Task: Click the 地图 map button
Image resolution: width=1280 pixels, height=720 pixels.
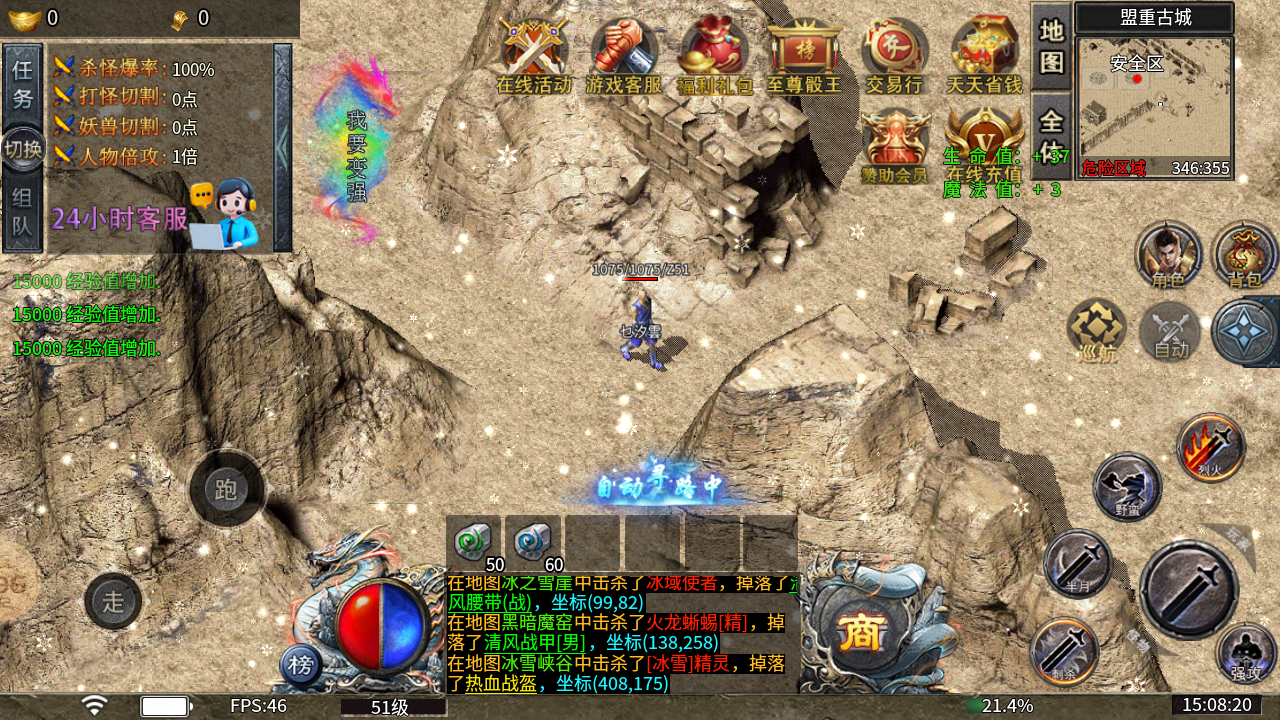Action: click(x=1051, y=46)
